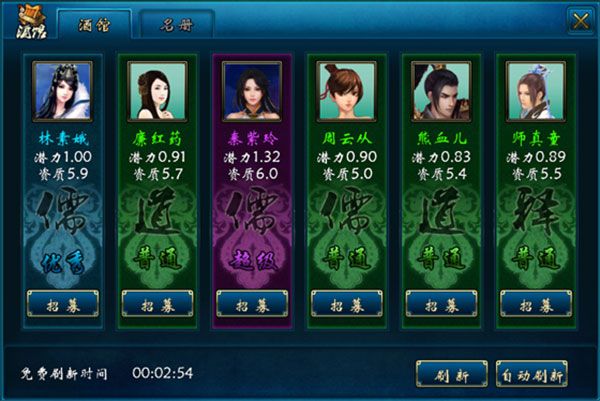
Task: Close the tavern window
Action: coord(579,20)
